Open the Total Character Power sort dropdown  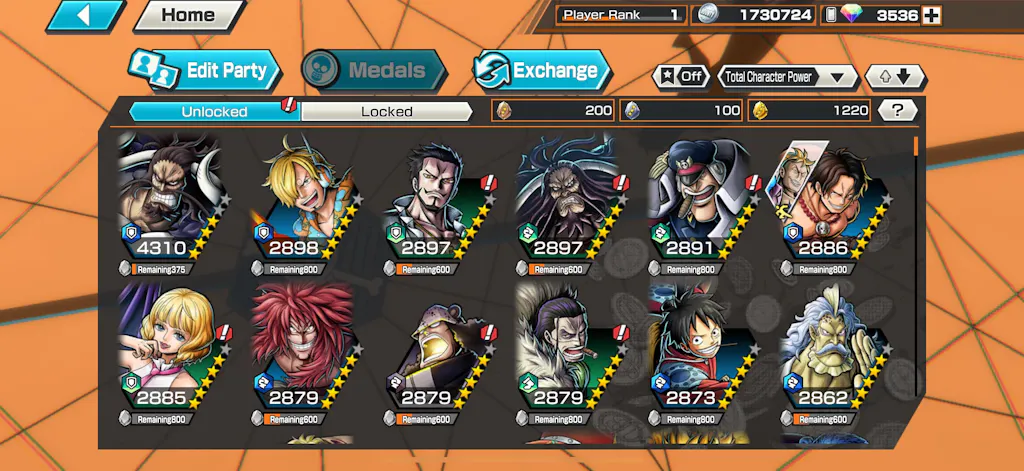click(788, 76)
